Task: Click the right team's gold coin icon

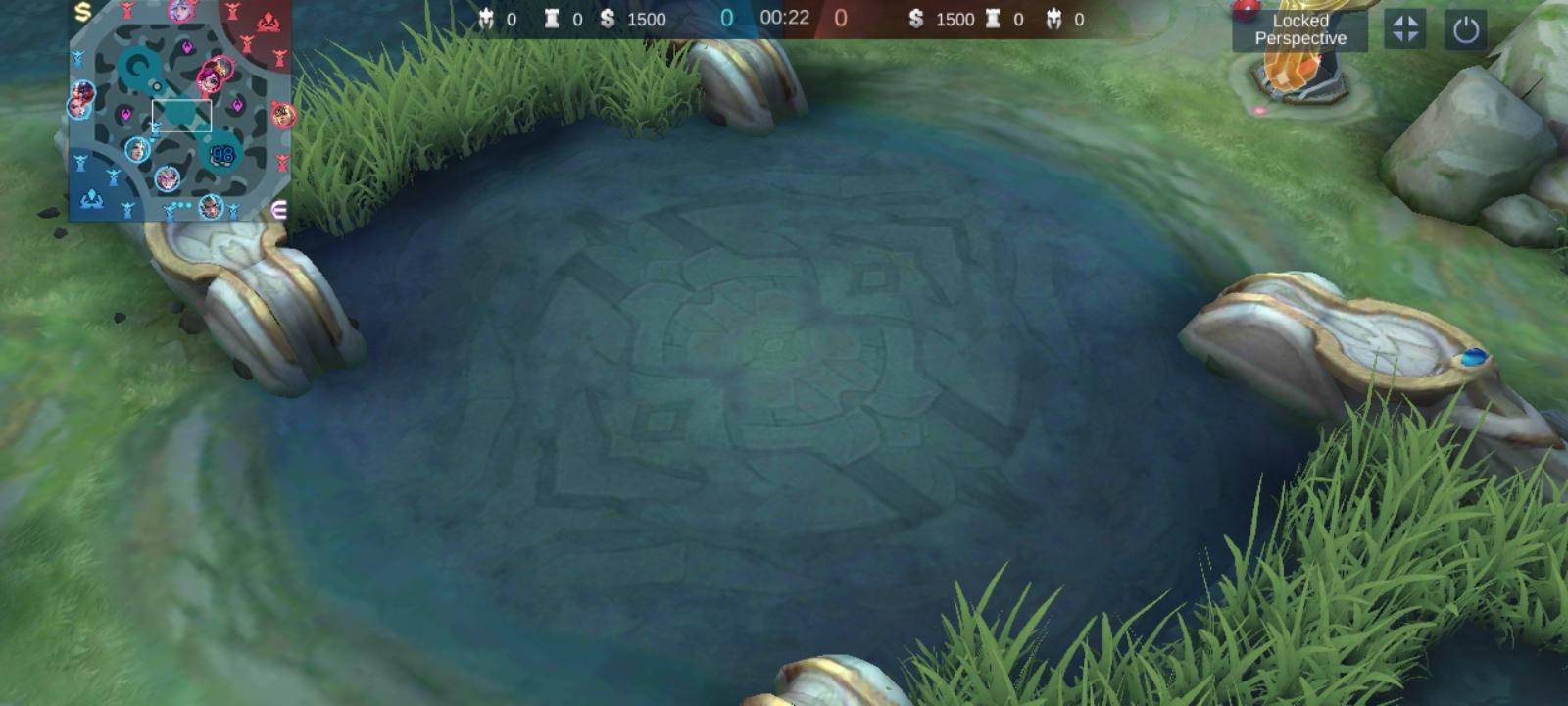Action: [915, 19]
